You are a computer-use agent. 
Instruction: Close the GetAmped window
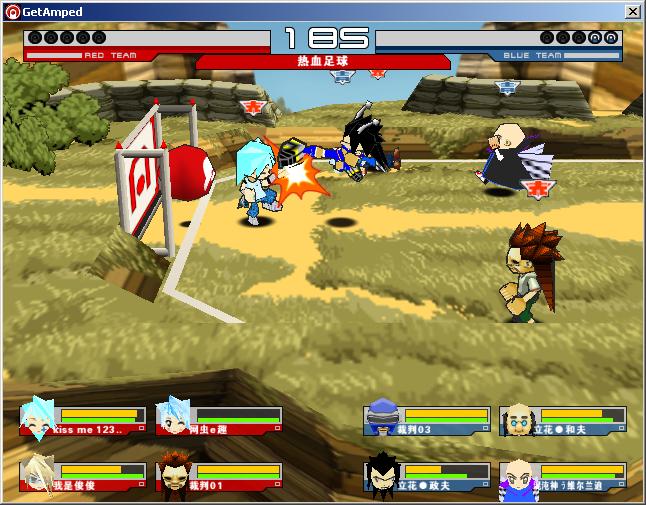click(x=632, y=11)
